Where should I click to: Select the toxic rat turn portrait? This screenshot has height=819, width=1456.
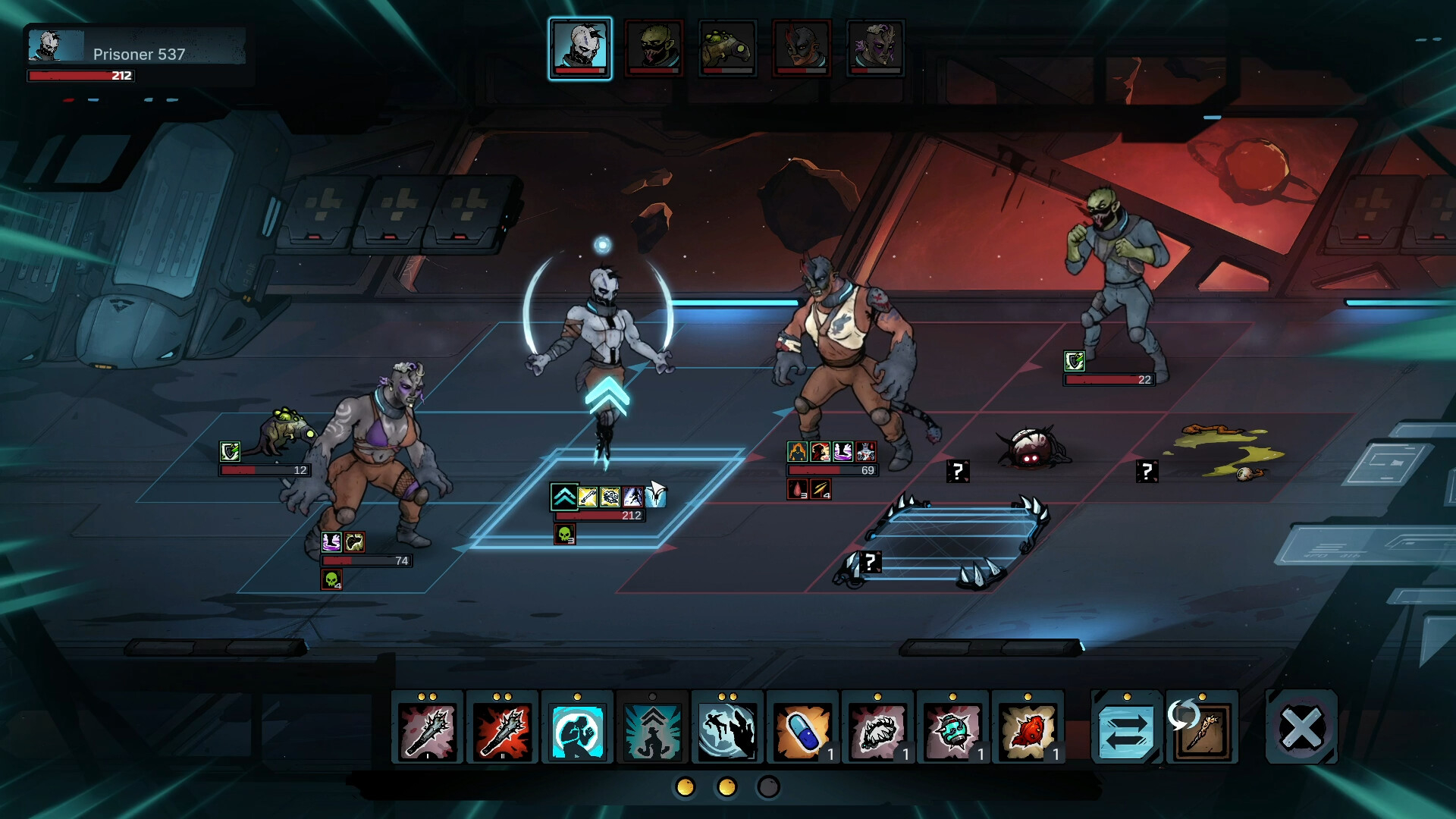[x=727, y=48]
